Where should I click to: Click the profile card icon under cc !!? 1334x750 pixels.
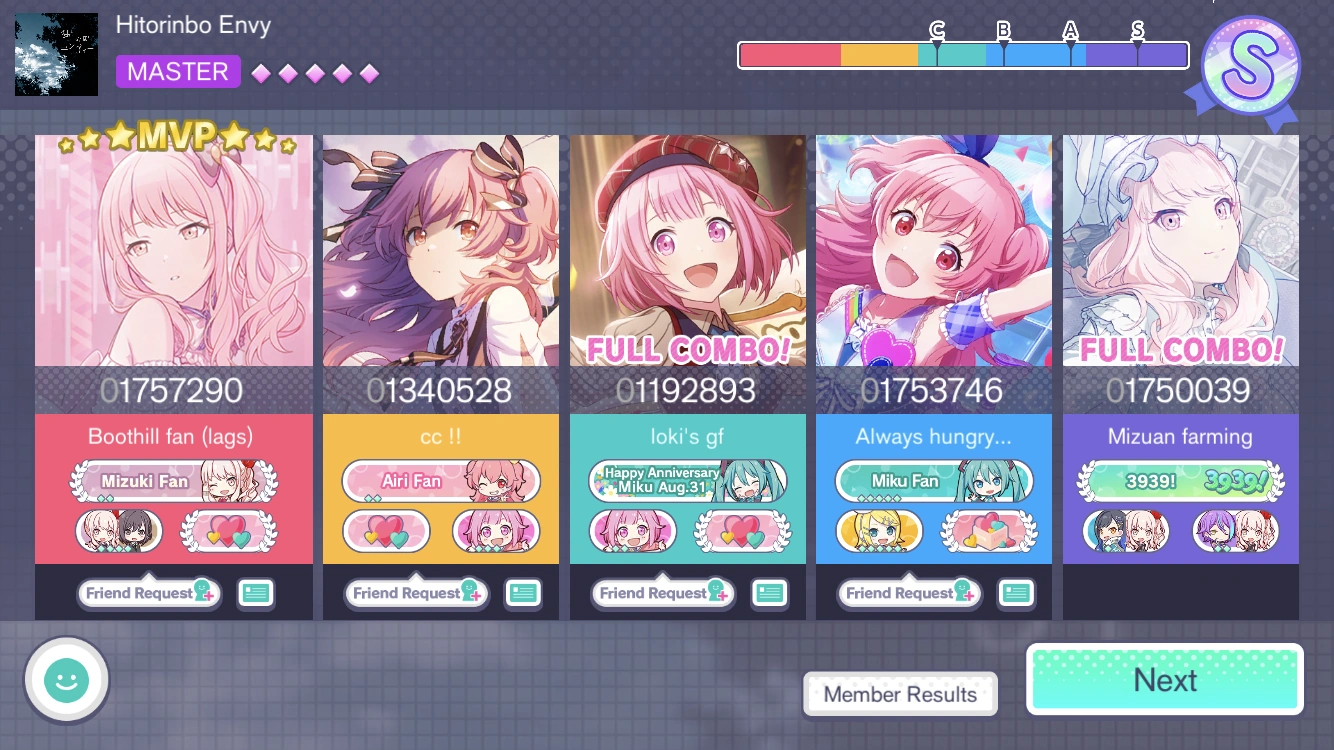[x=523, y=593]
